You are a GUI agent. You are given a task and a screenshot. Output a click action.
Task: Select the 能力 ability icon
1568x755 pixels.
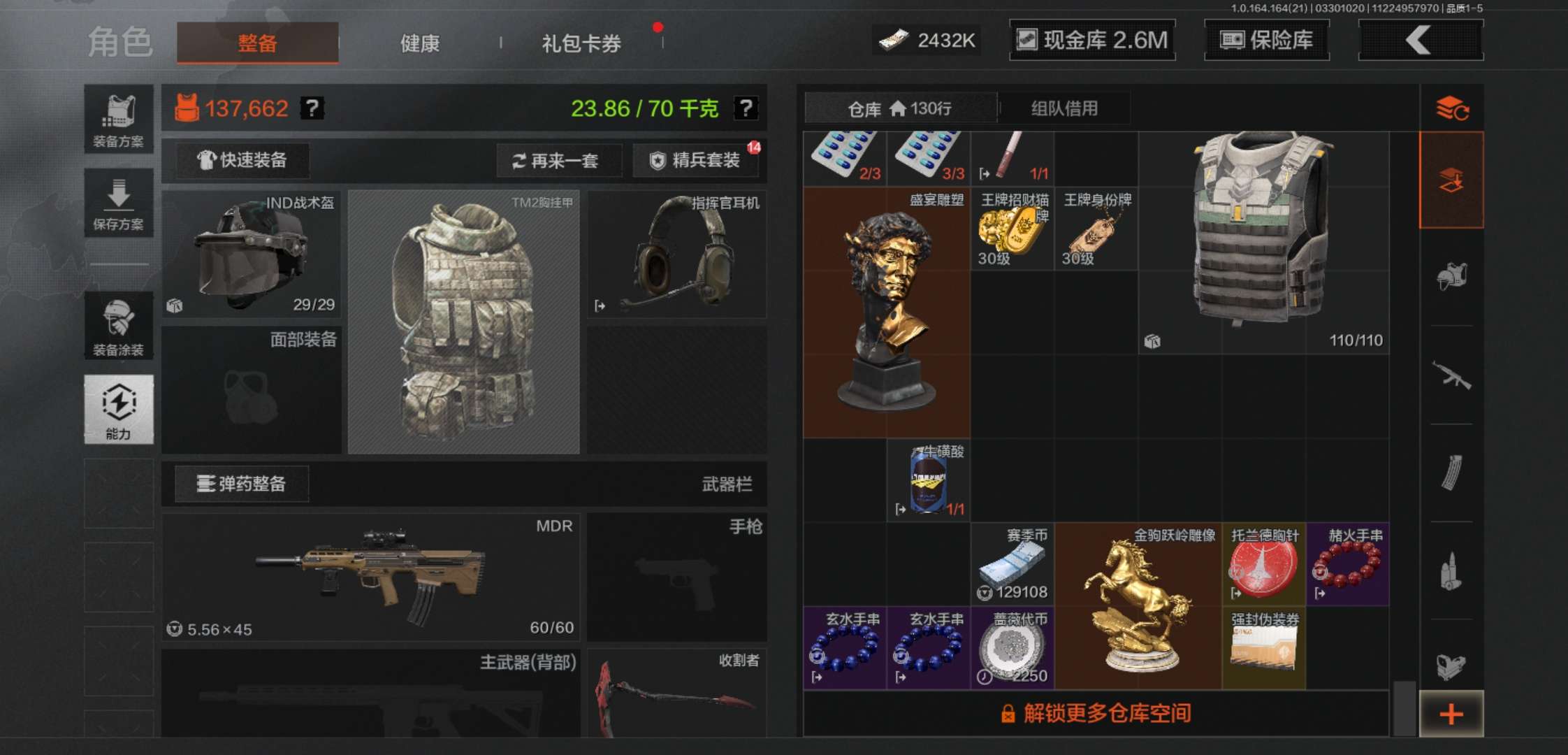119,409
